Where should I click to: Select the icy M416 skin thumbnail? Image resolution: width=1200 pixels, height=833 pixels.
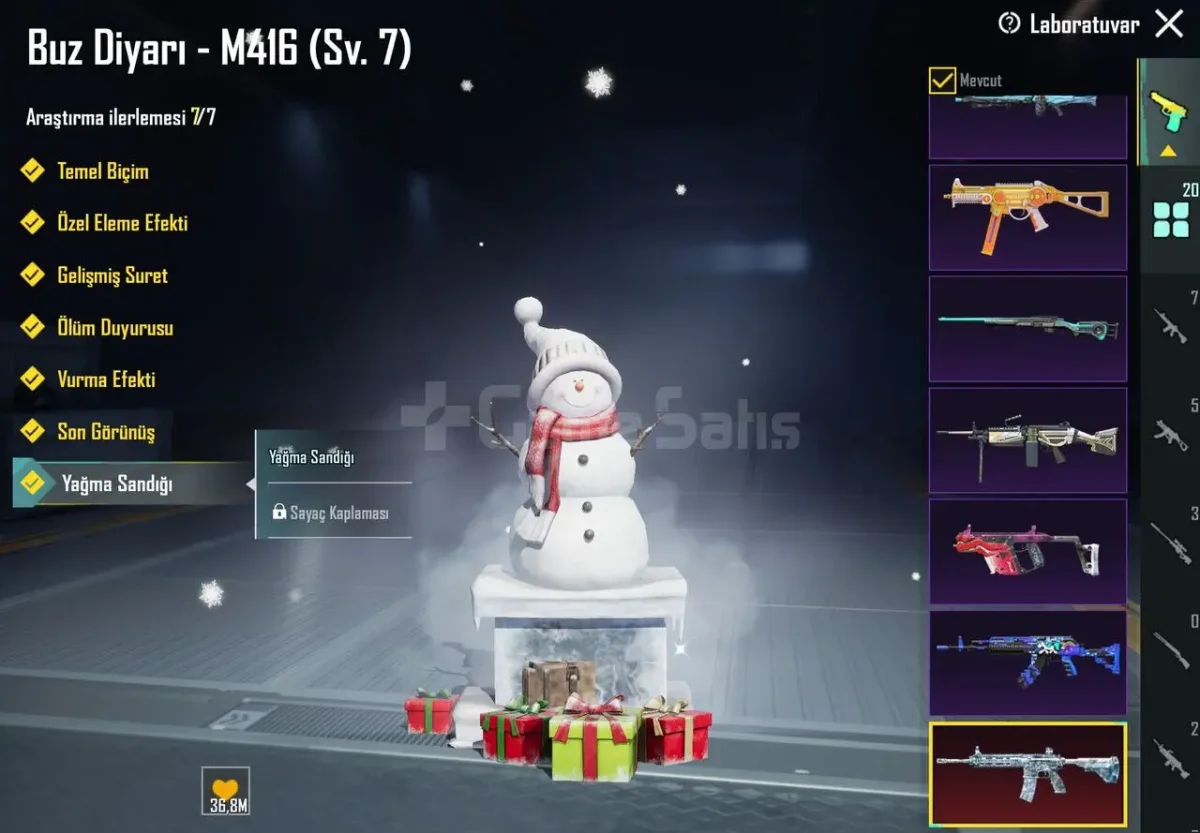pos(1027,773)
